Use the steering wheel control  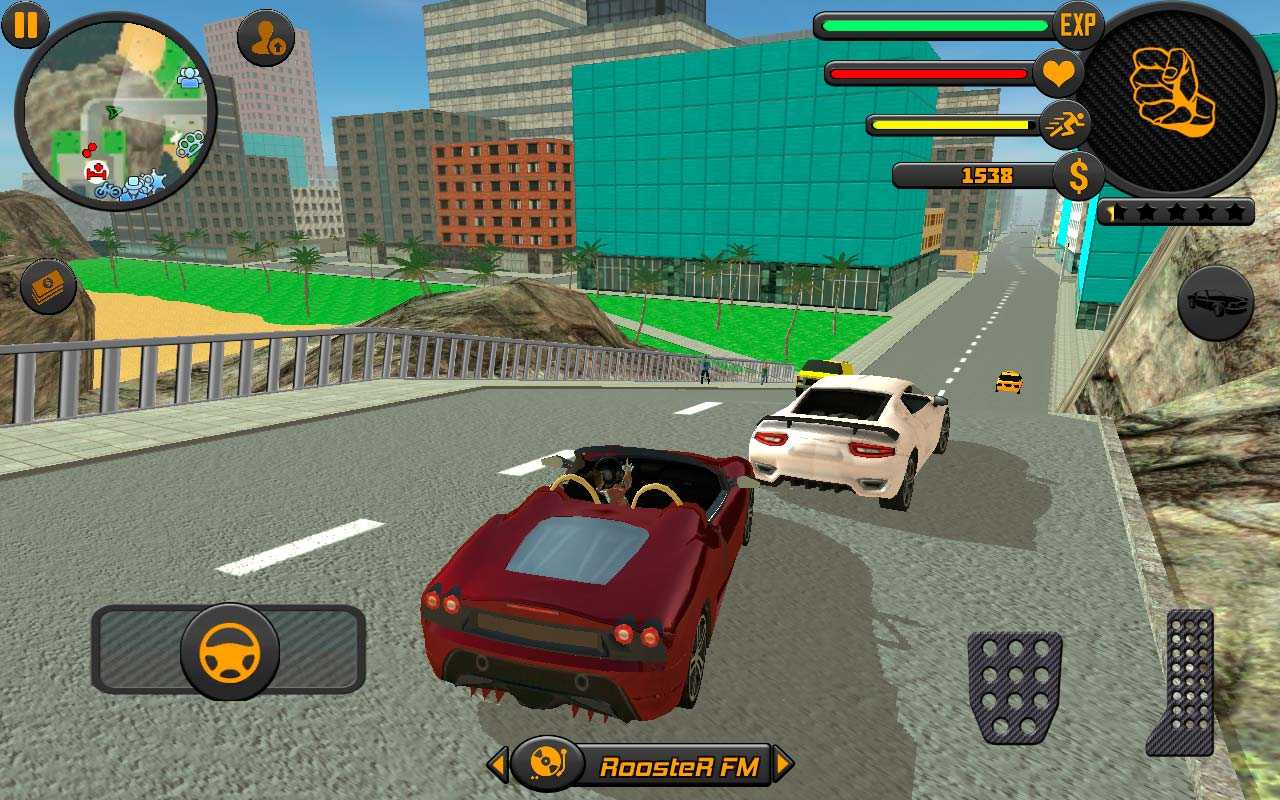pos(229,651)
